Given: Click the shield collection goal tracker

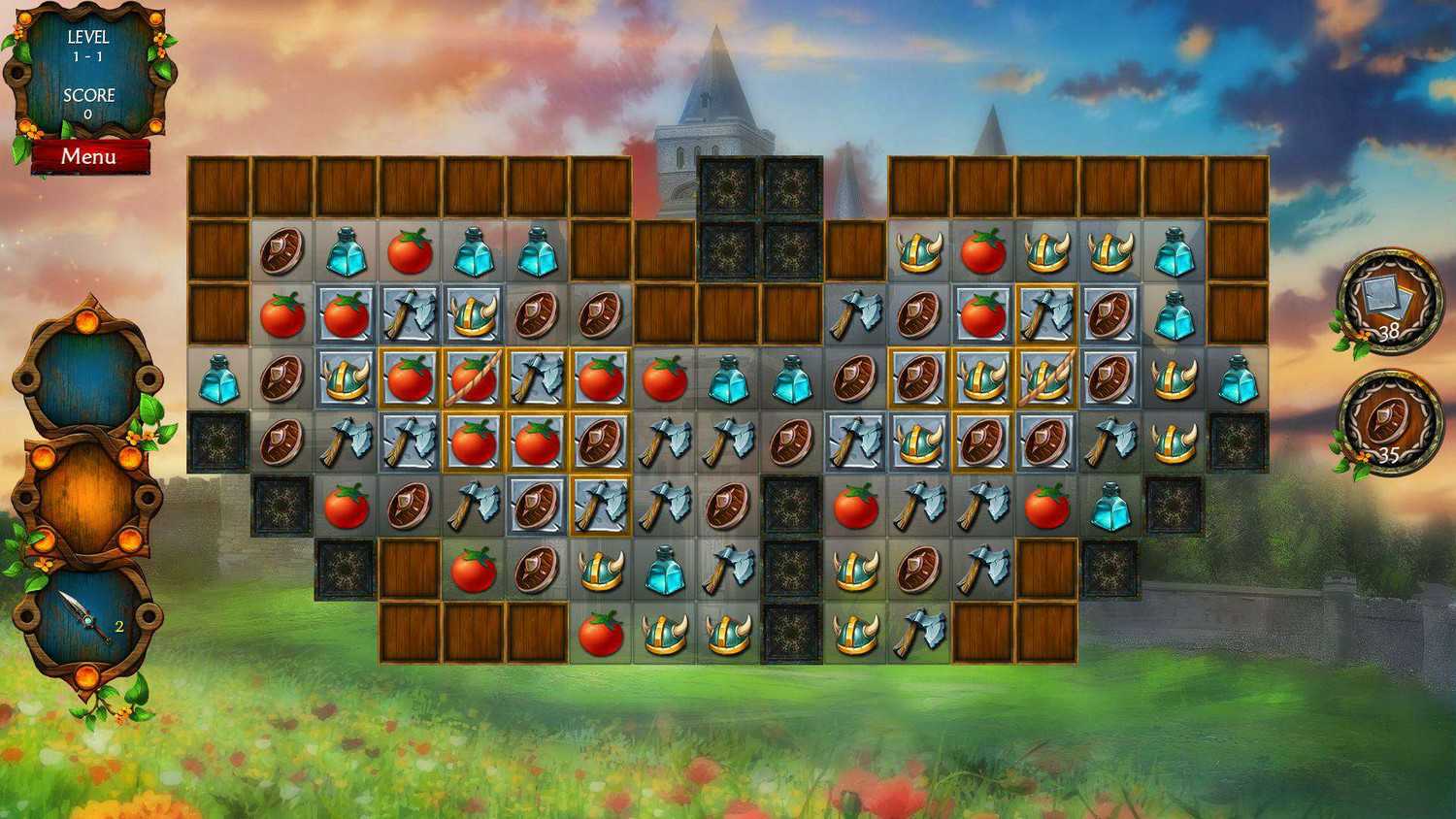Looking at the screenshot, I should [1389, 422].
